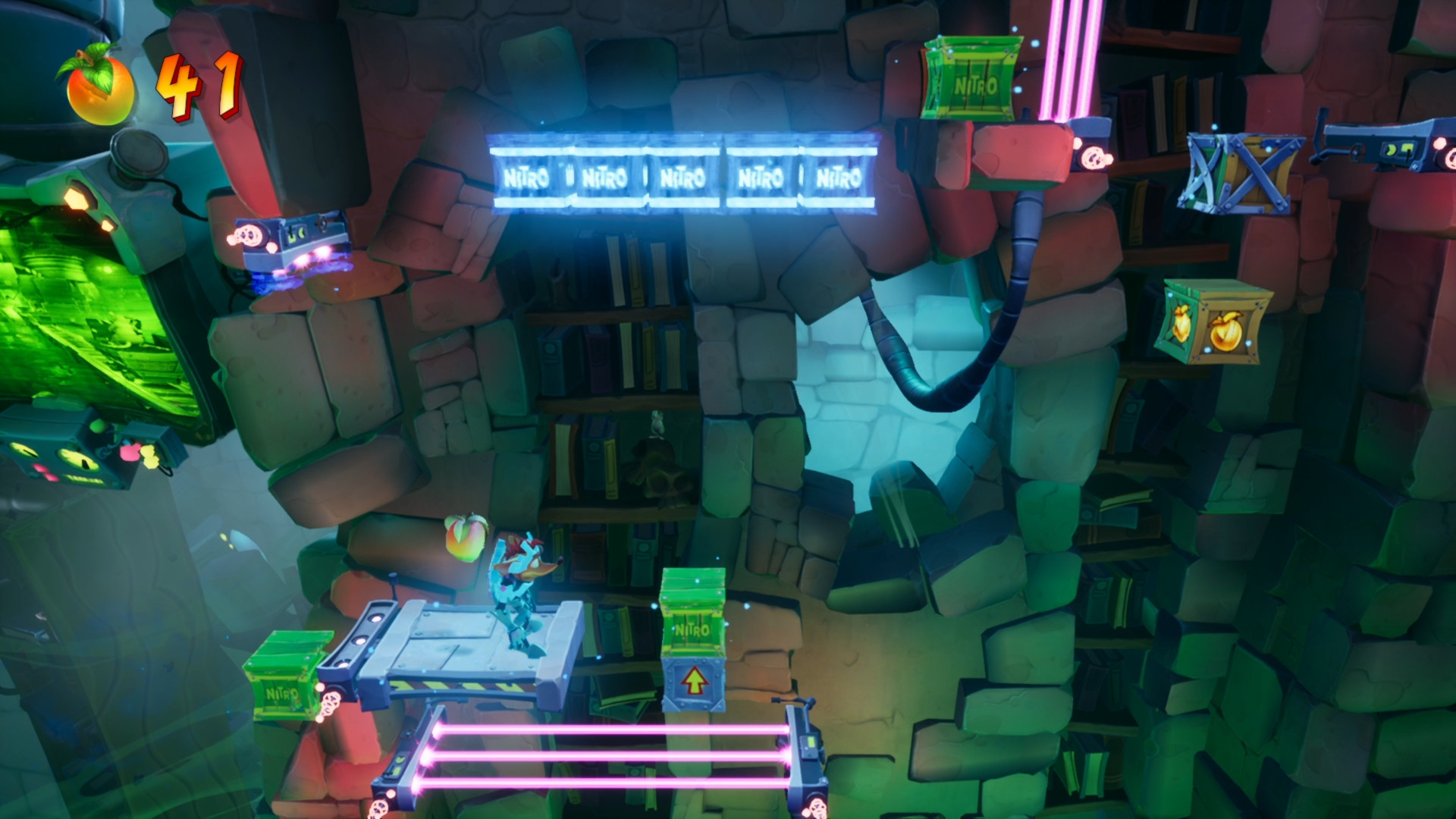Click the rightmost blue NITRO hologram panel
The width and height of the screenshot is (1456, 819).
coord(840,176)
